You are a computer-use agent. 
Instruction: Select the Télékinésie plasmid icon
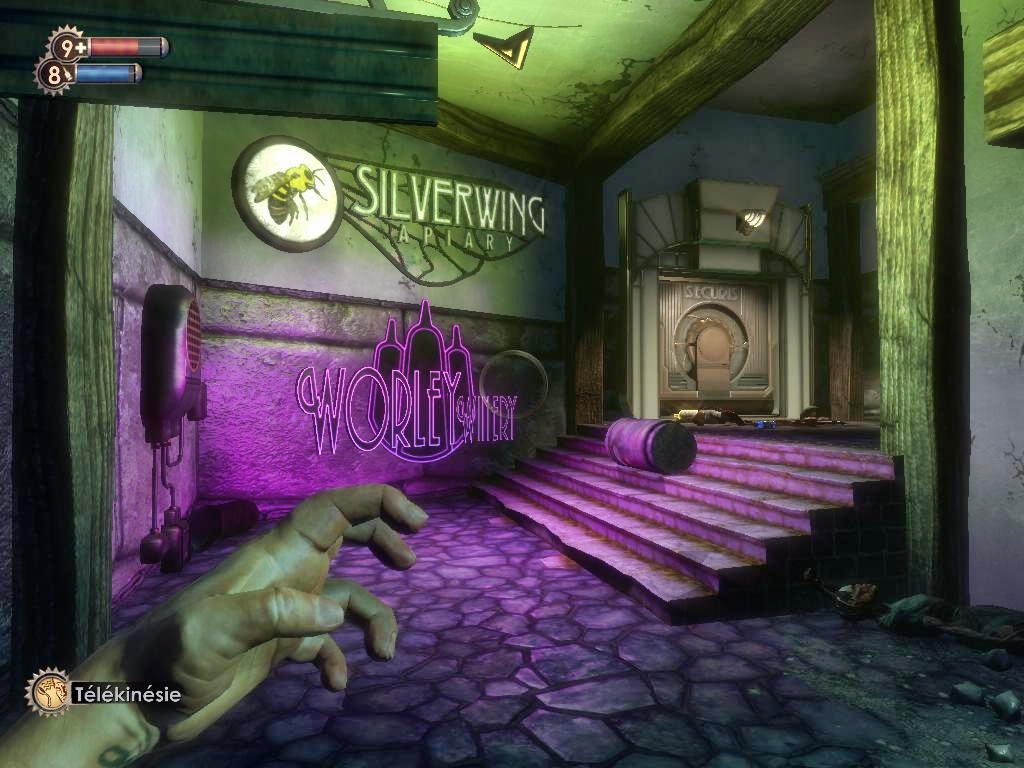coord(47,691)
